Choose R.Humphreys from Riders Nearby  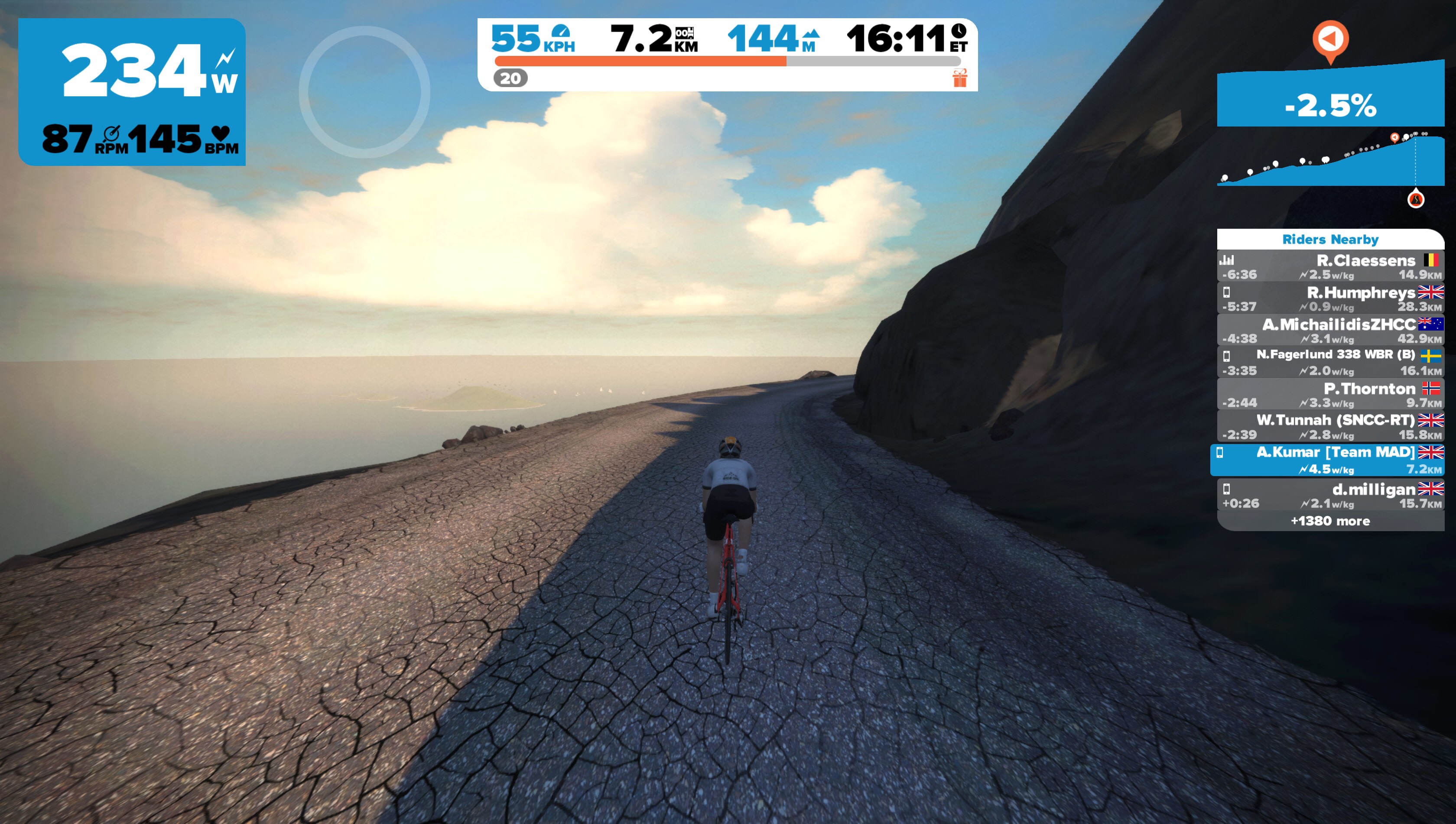1330,299
